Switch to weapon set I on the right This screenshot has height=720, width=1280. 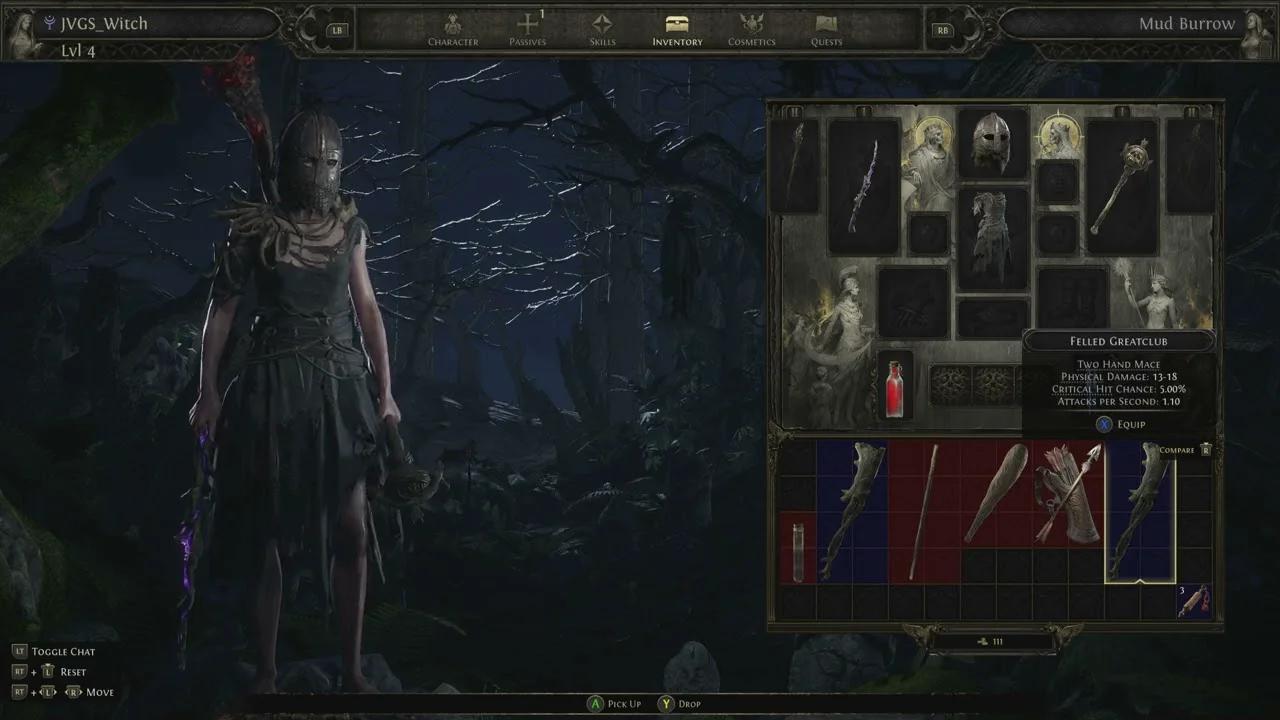click(x=1122, y=112)
